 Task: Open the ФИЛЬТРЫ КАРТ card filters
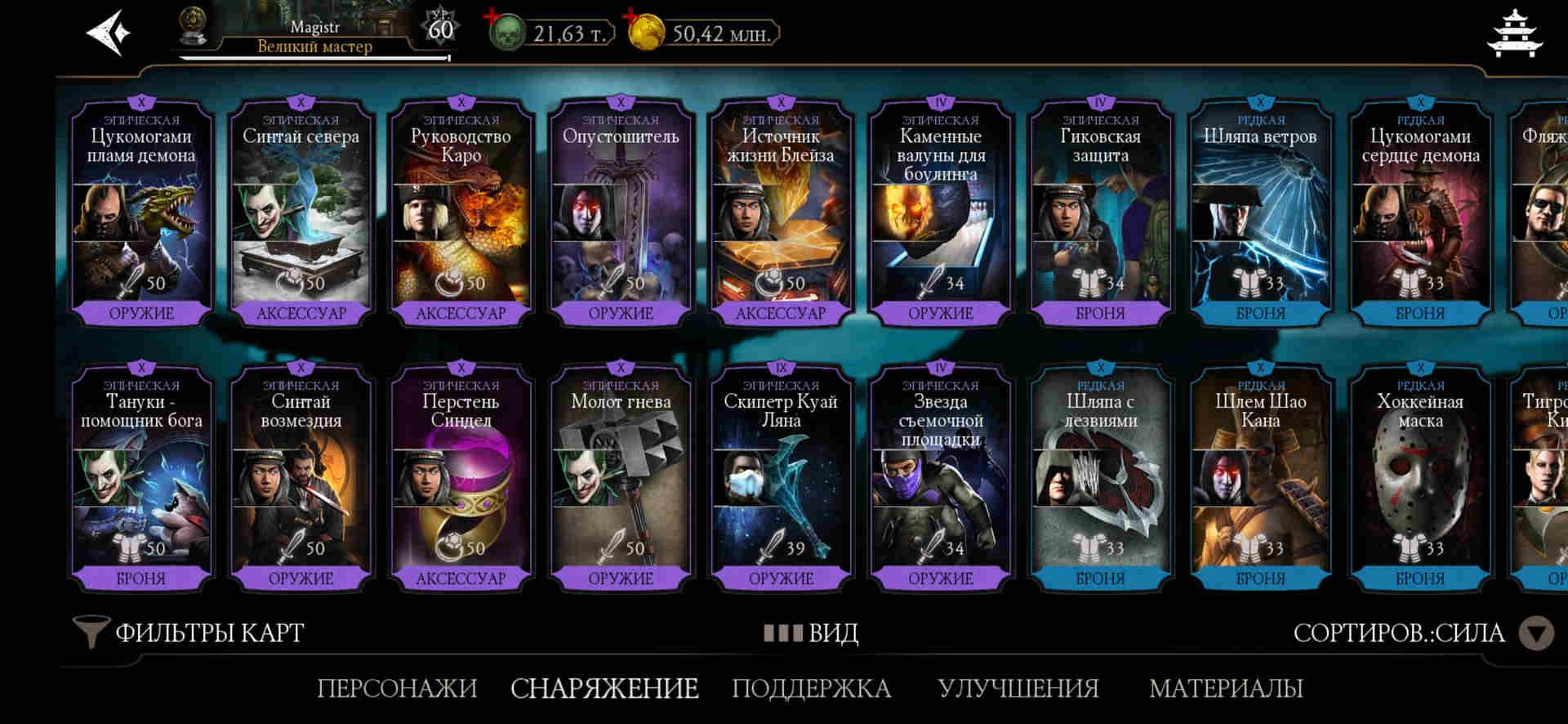(189, 632)
